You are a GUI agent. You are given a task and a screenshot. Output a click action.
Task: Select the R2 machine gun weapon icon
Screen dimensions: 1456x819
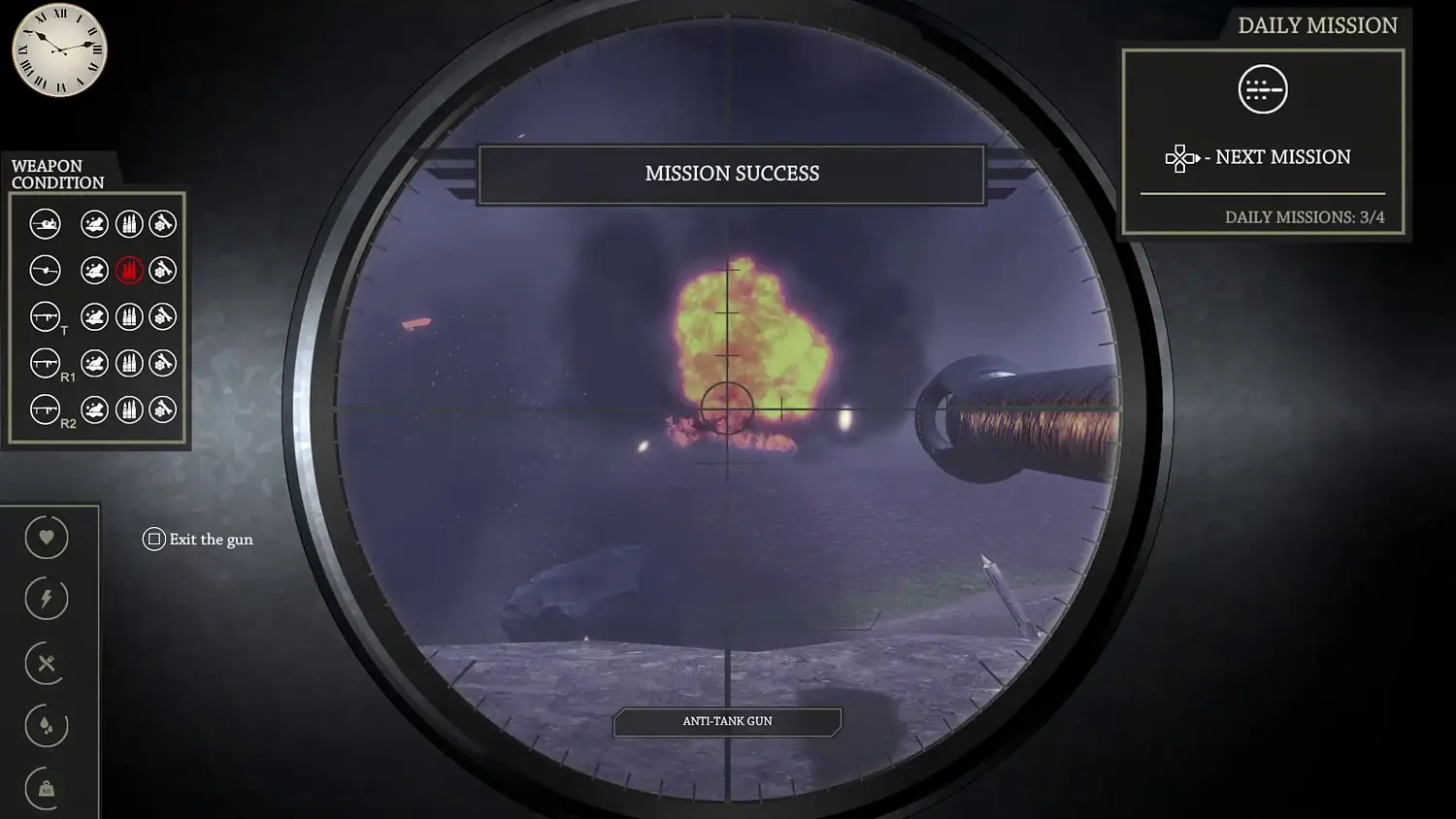click(x=45, y=409)
